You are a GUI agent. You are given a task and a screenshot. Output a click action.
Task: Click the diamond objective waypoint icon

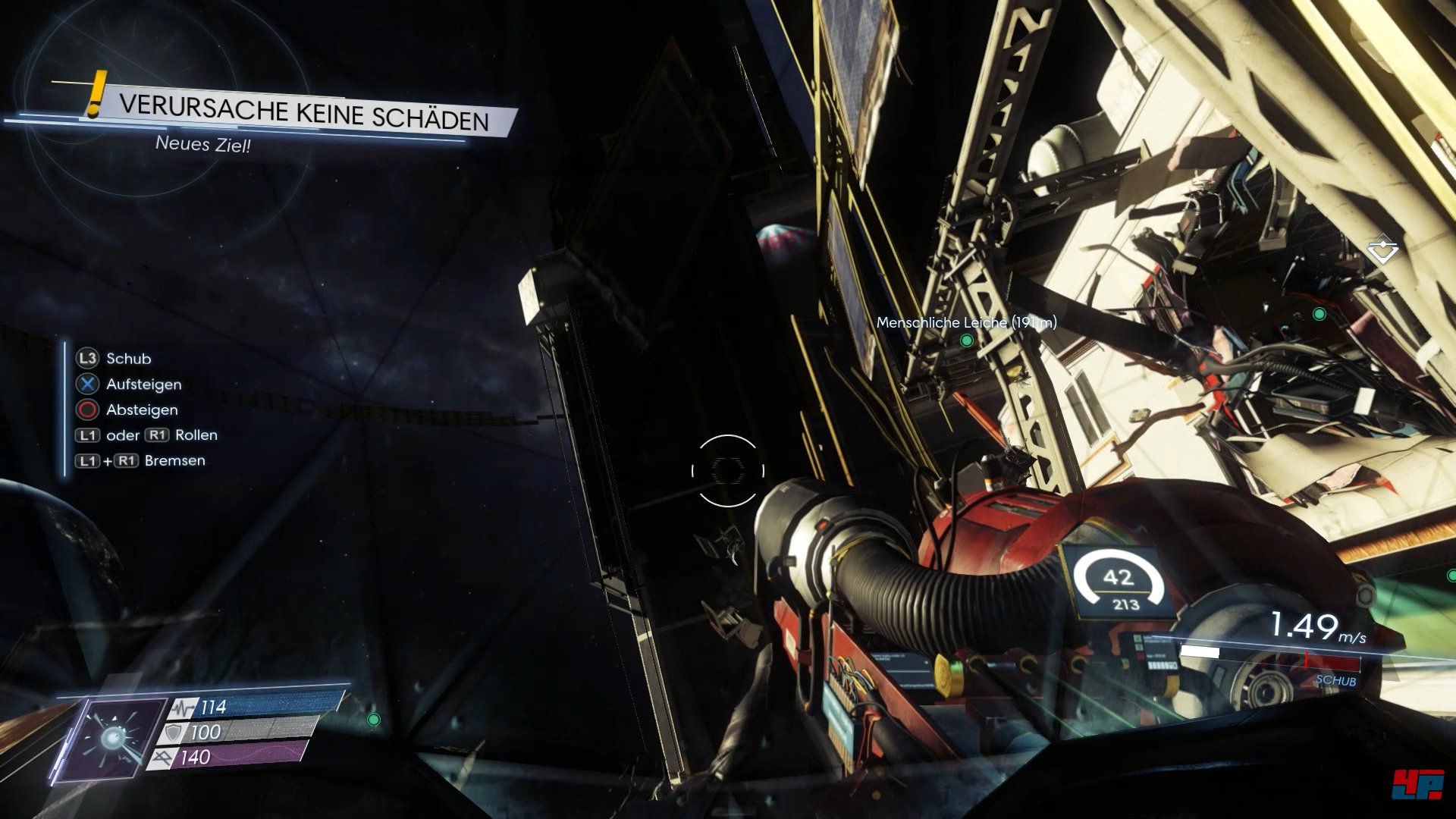(x=1382, y=249)
